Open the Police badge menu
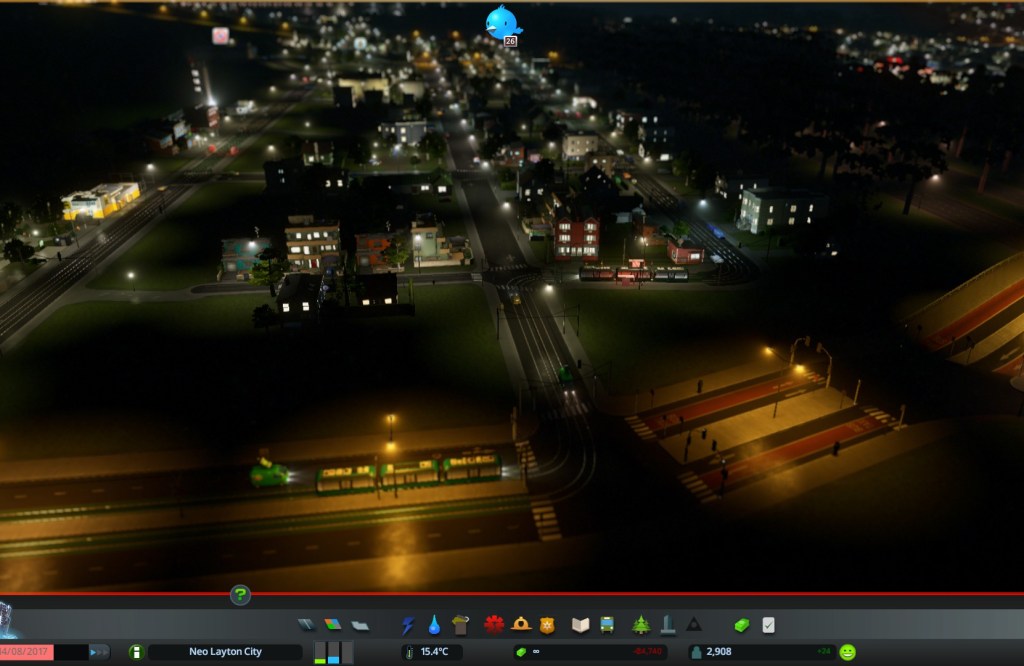Viewport: 1024px width, 666px height. [x=547, y=625]
